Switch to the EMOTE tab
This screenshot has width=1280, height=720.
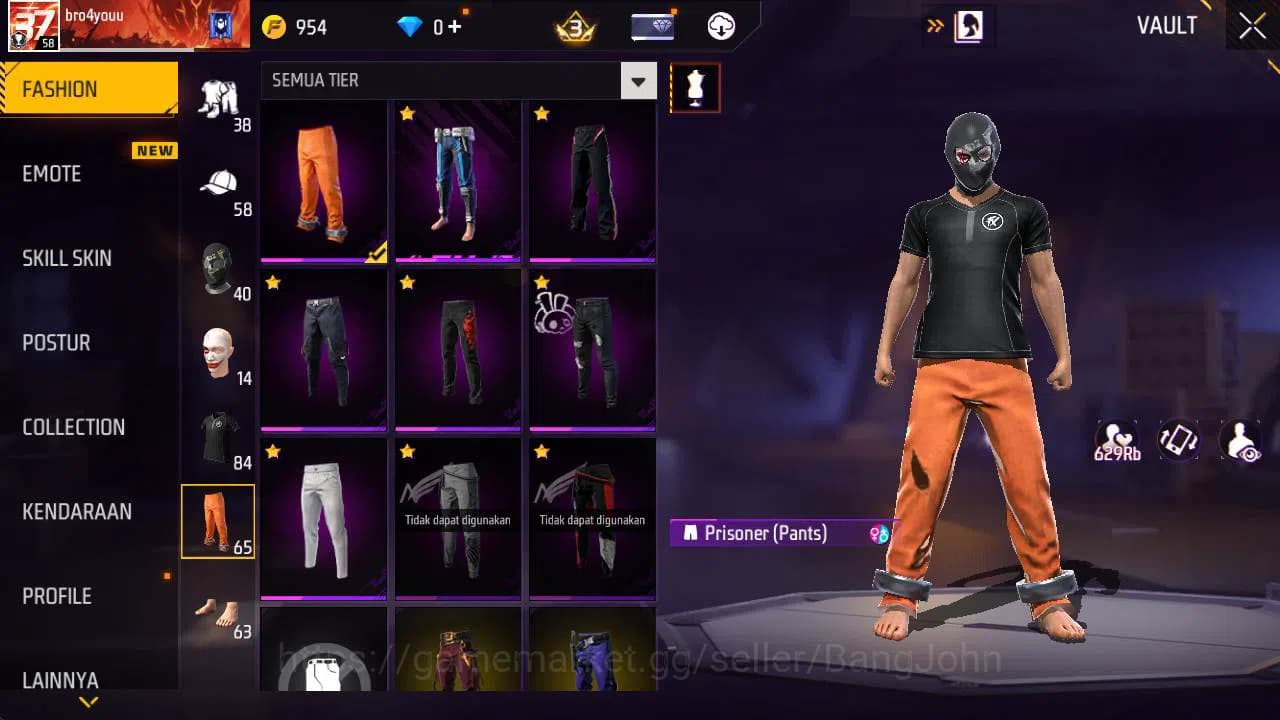(x=52, y=174)
